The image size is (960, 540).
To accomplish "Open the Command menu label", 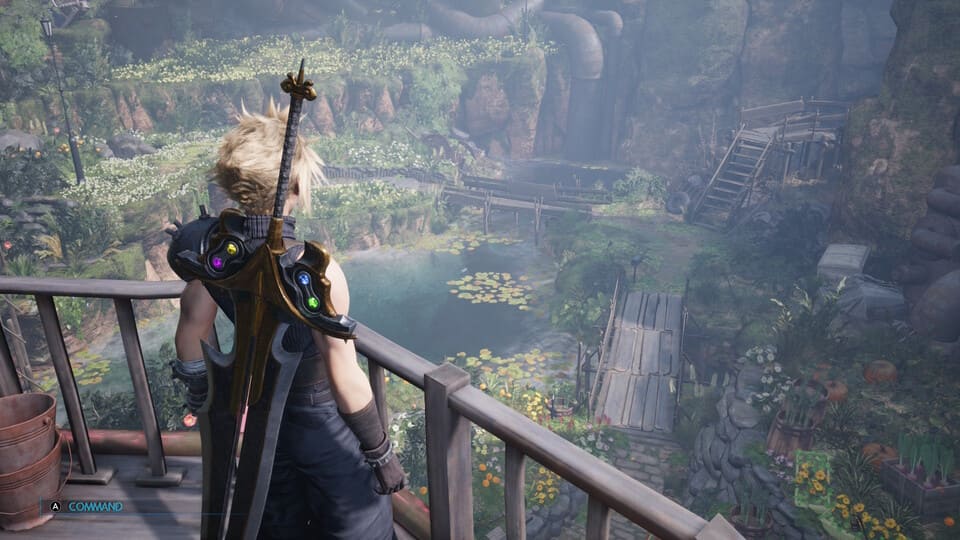I will [95, 507].
